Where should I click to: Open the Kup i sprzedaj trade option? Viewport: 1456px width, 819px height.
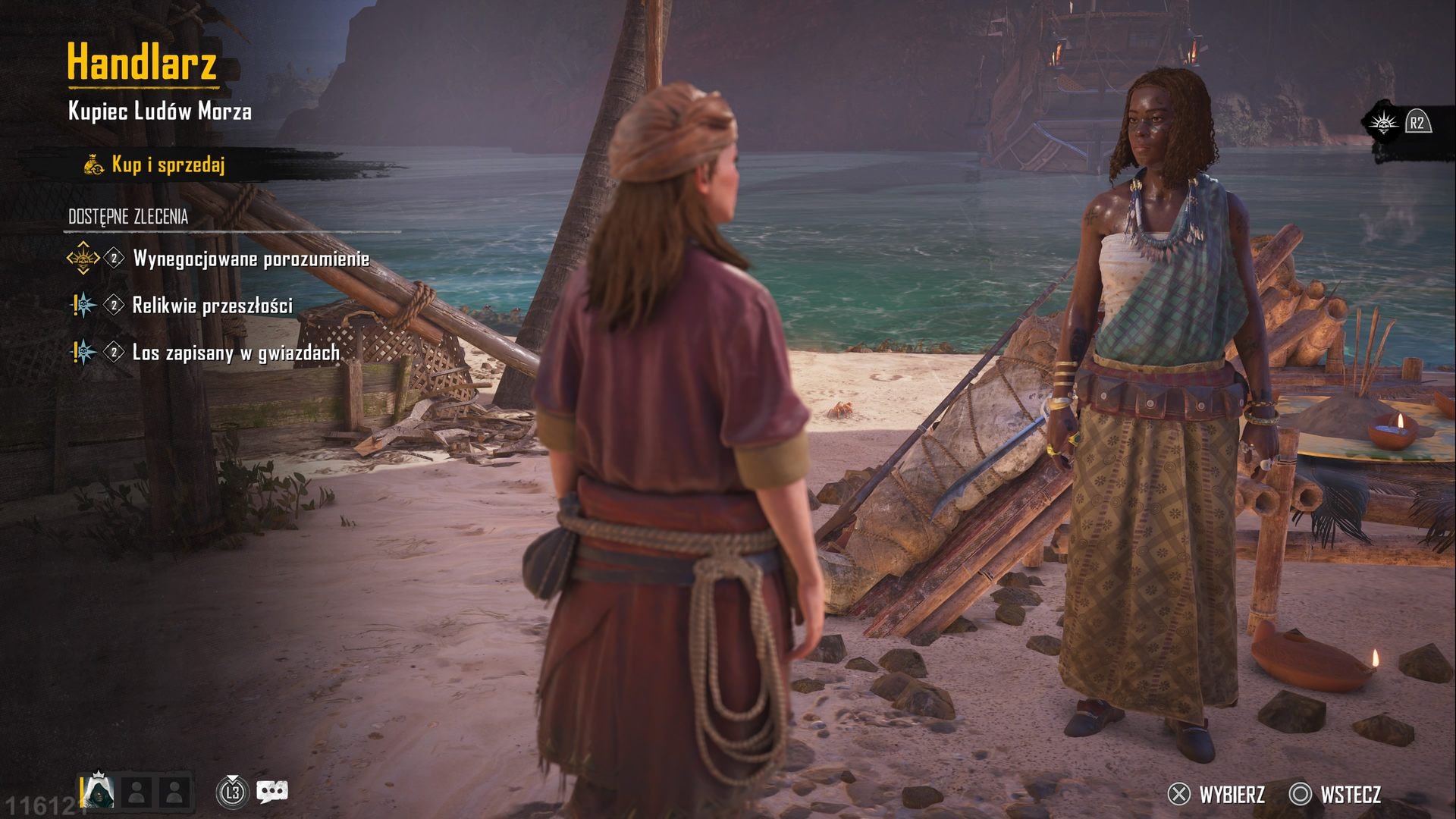tap(168, 165)
